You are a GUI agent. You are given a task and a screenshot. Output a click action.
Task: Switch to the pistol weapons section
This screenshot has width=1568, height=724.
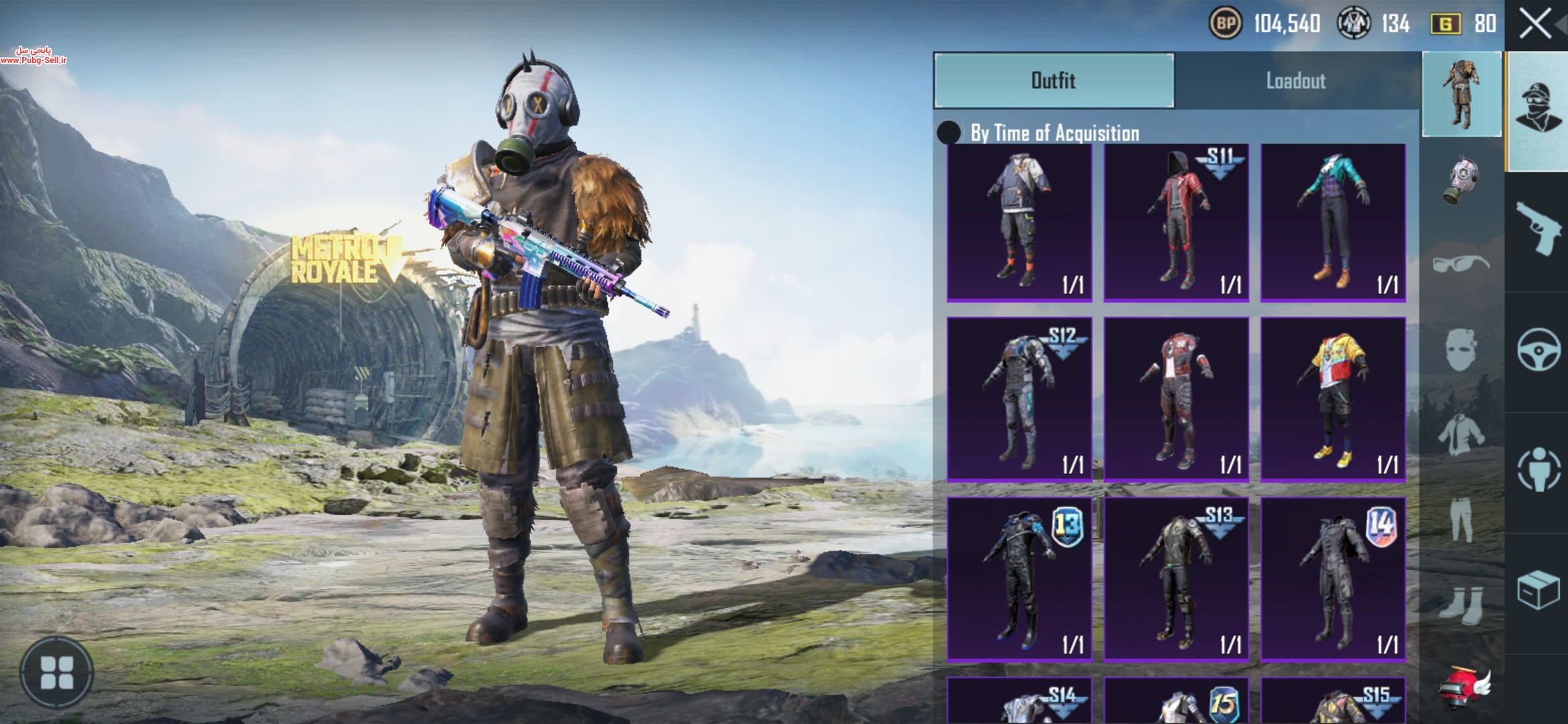tap(1538, 229)
